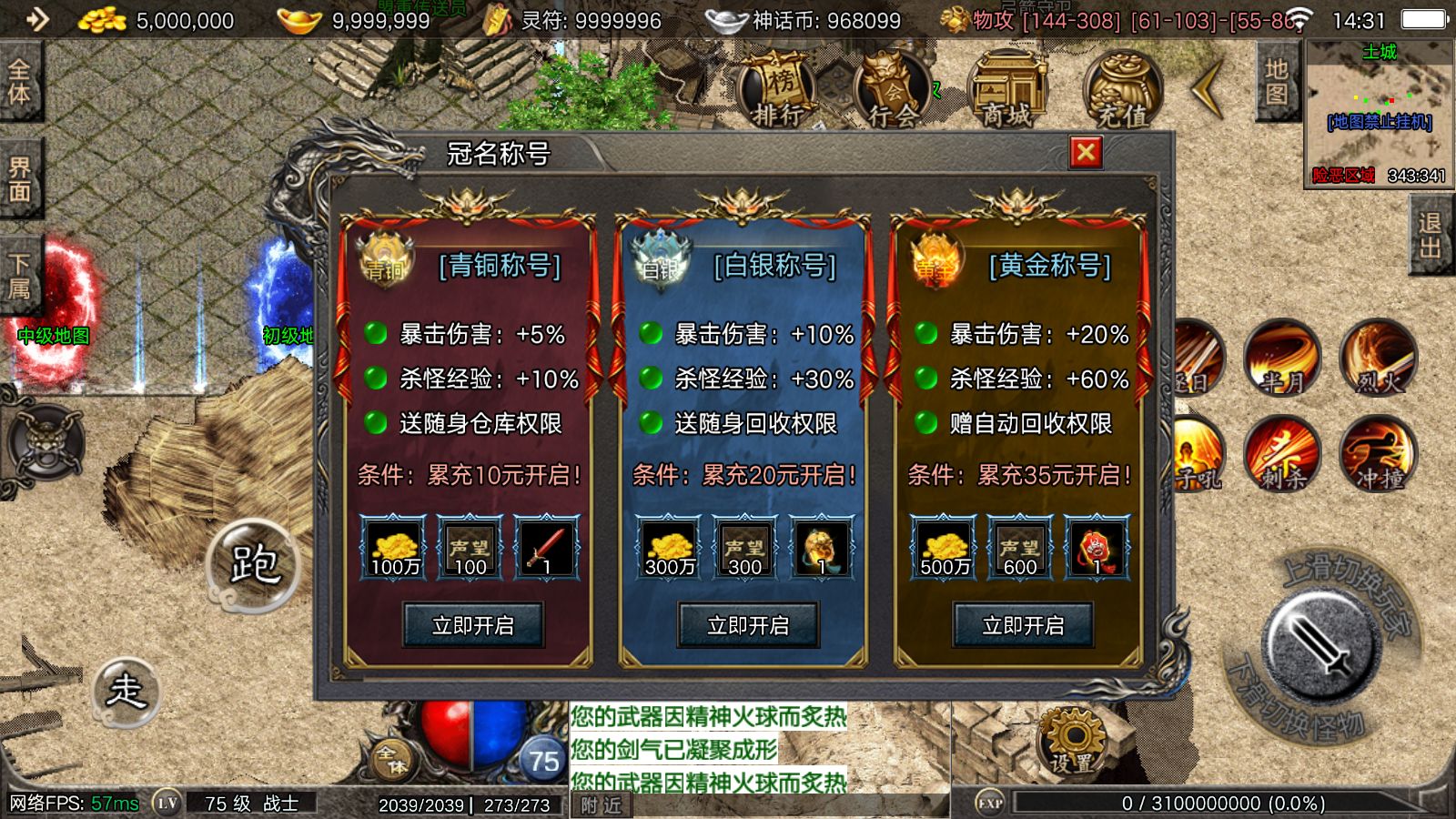
Task: Tap the 退出 exit button
Action: (1430, 237)
